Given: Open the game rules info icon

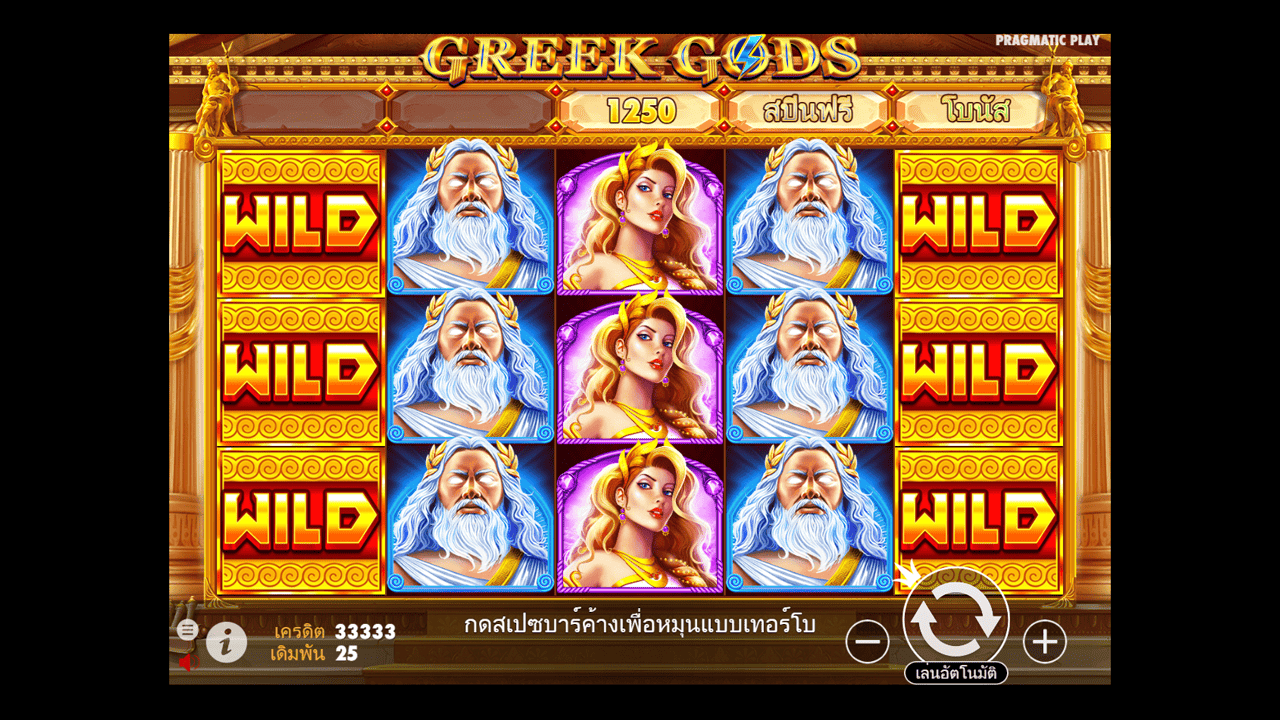Looking at the screenshot, I should pyautogui.click(x=226, y=642).
